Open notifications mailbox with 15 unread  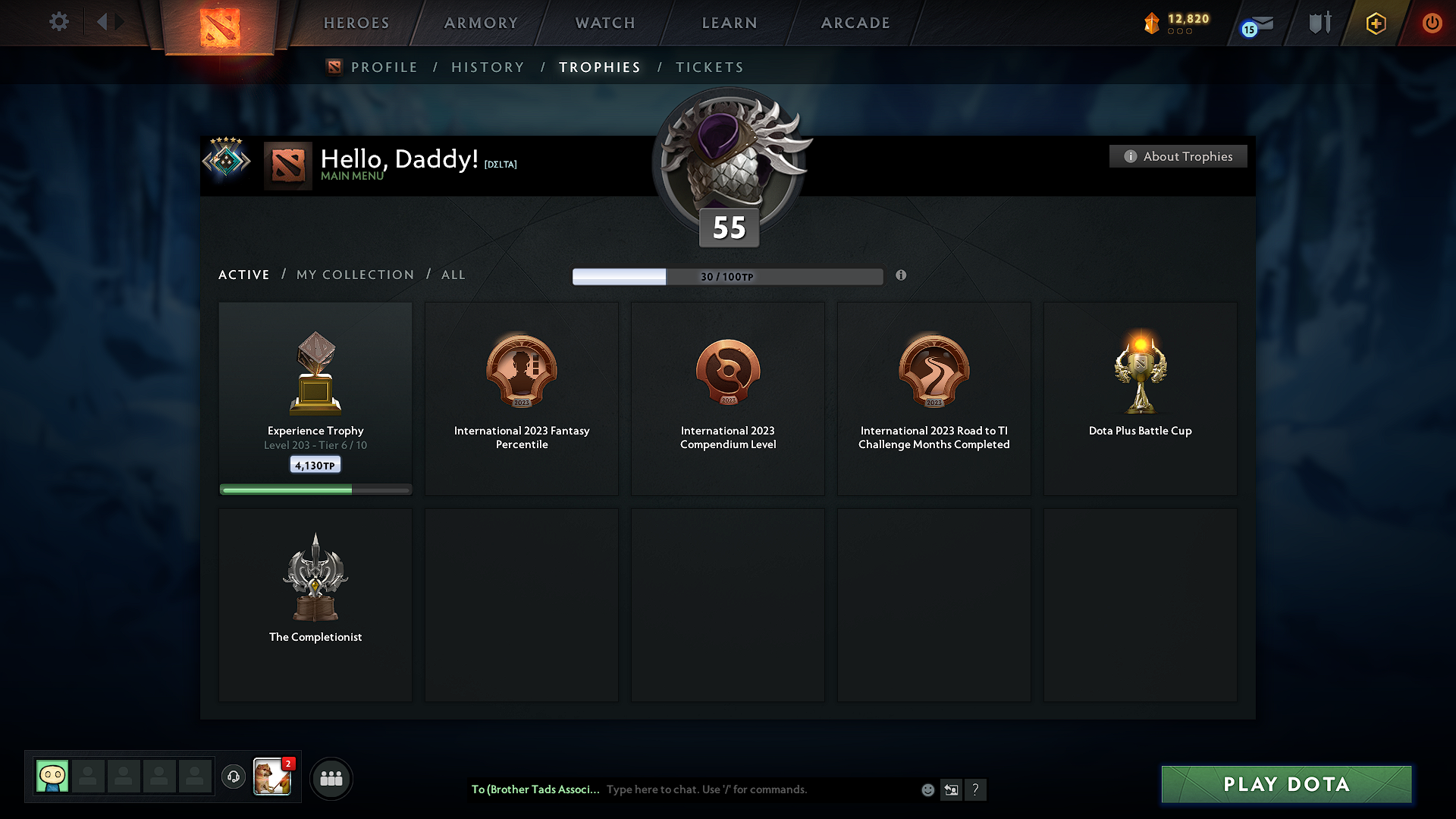pos(1257,25)
